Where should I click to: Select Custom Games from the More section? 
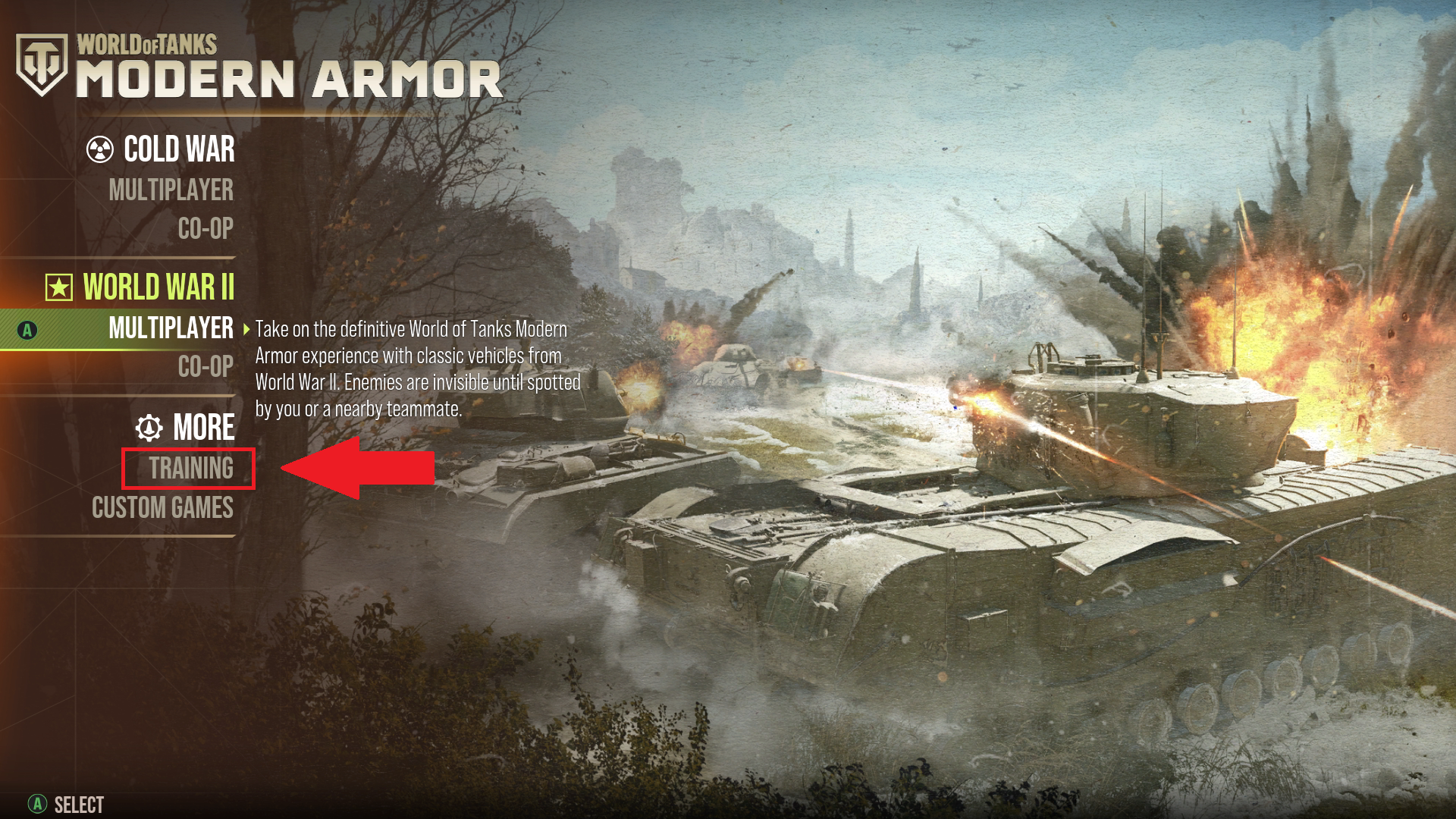point(162,510)
